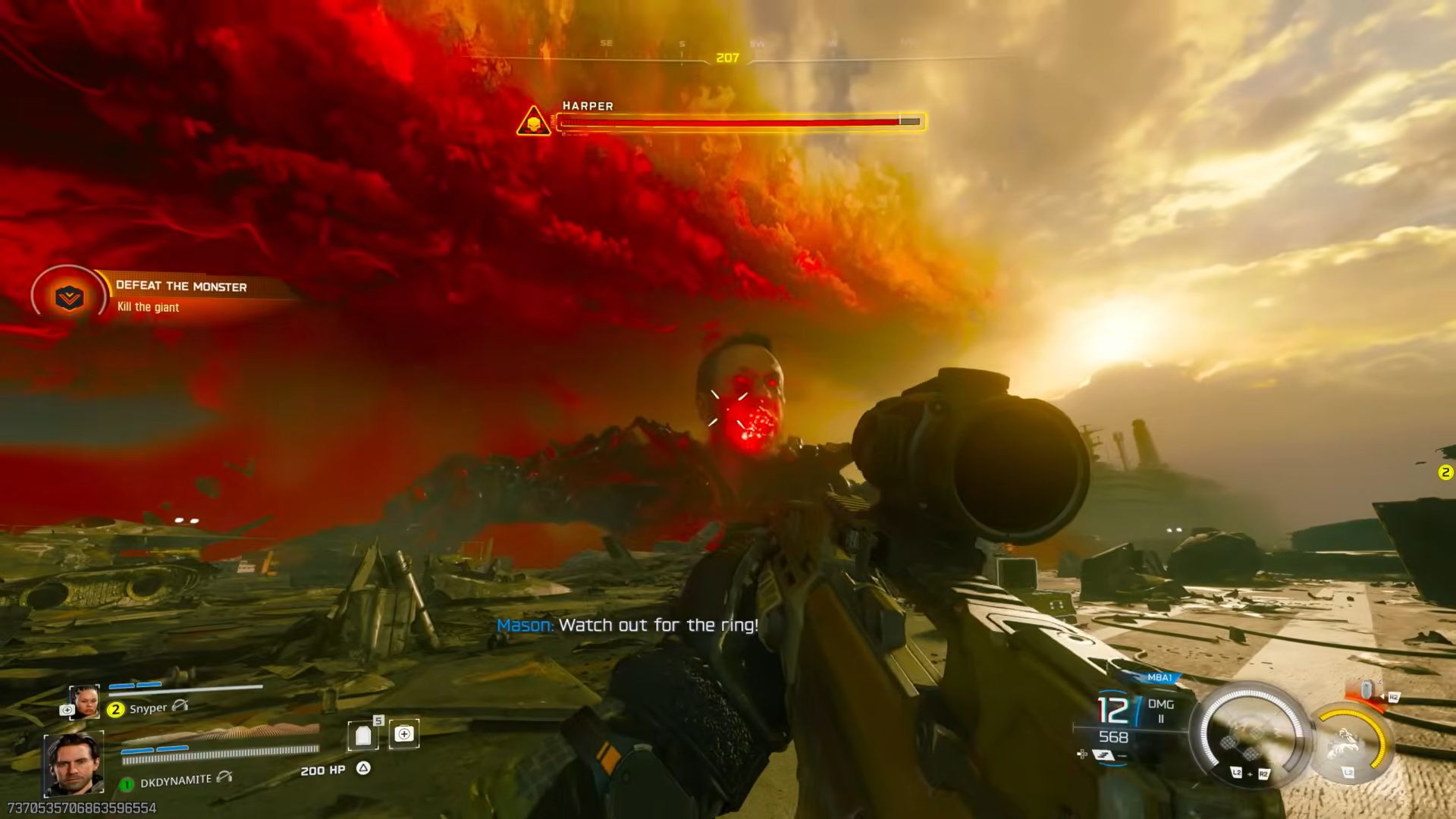The width and height of the screenshot is (1456, 819).
Task: Click the yellow teammate 2 marker at screen edge
Action: (x=1445, y=472)
